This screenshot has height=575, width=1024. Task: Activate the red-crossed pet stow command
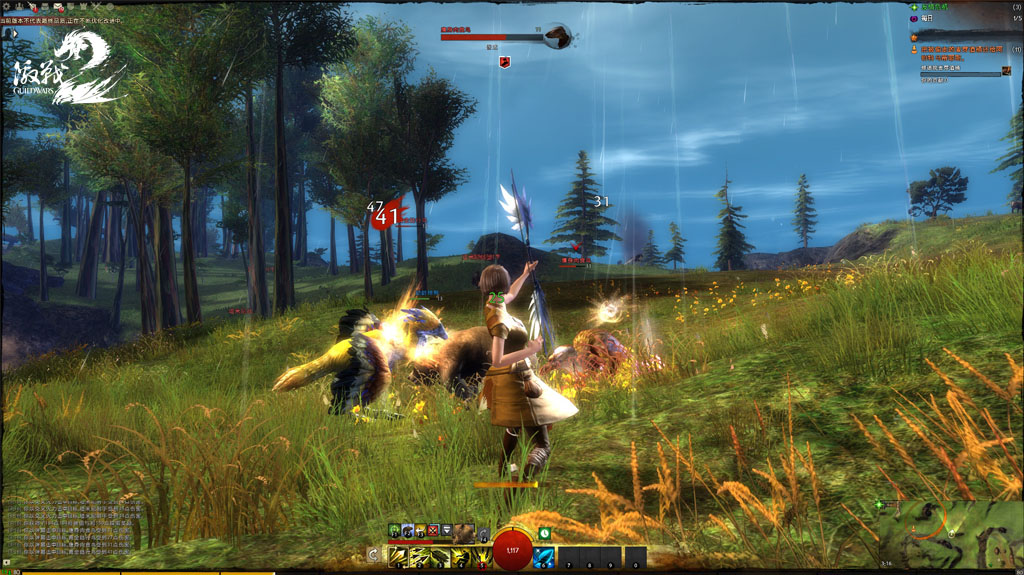tap(433, 530)
